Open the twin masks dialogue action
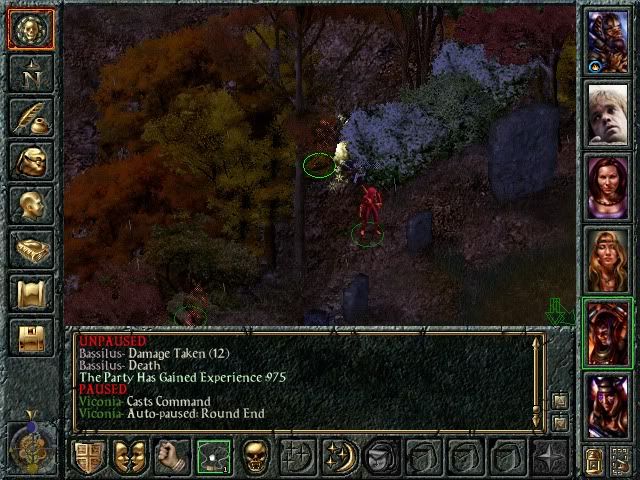Screen dimensions: 640x480 [130, 457]
